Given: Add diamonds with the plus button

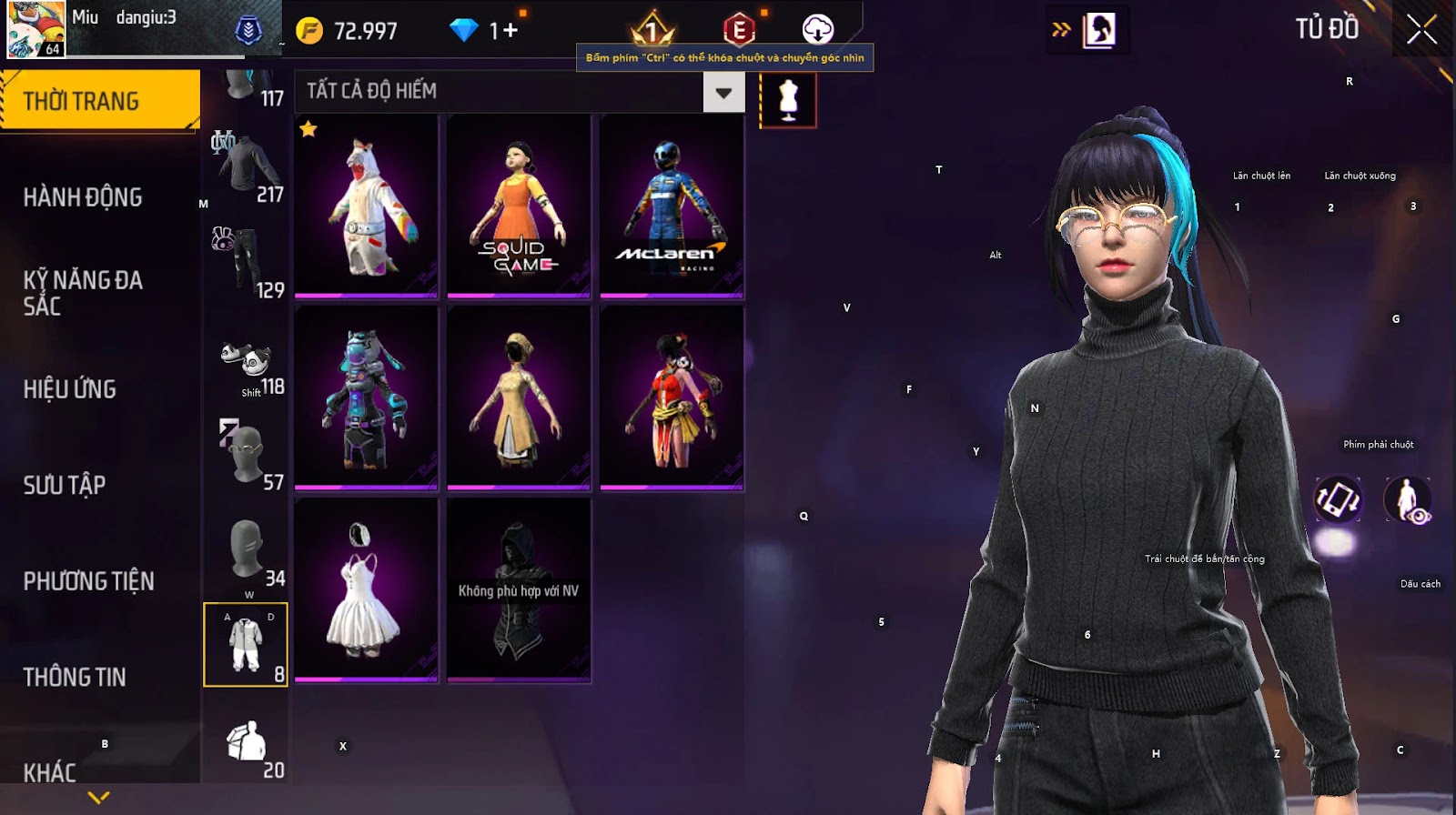Looking at the screenshot, I should coord(510,31).
